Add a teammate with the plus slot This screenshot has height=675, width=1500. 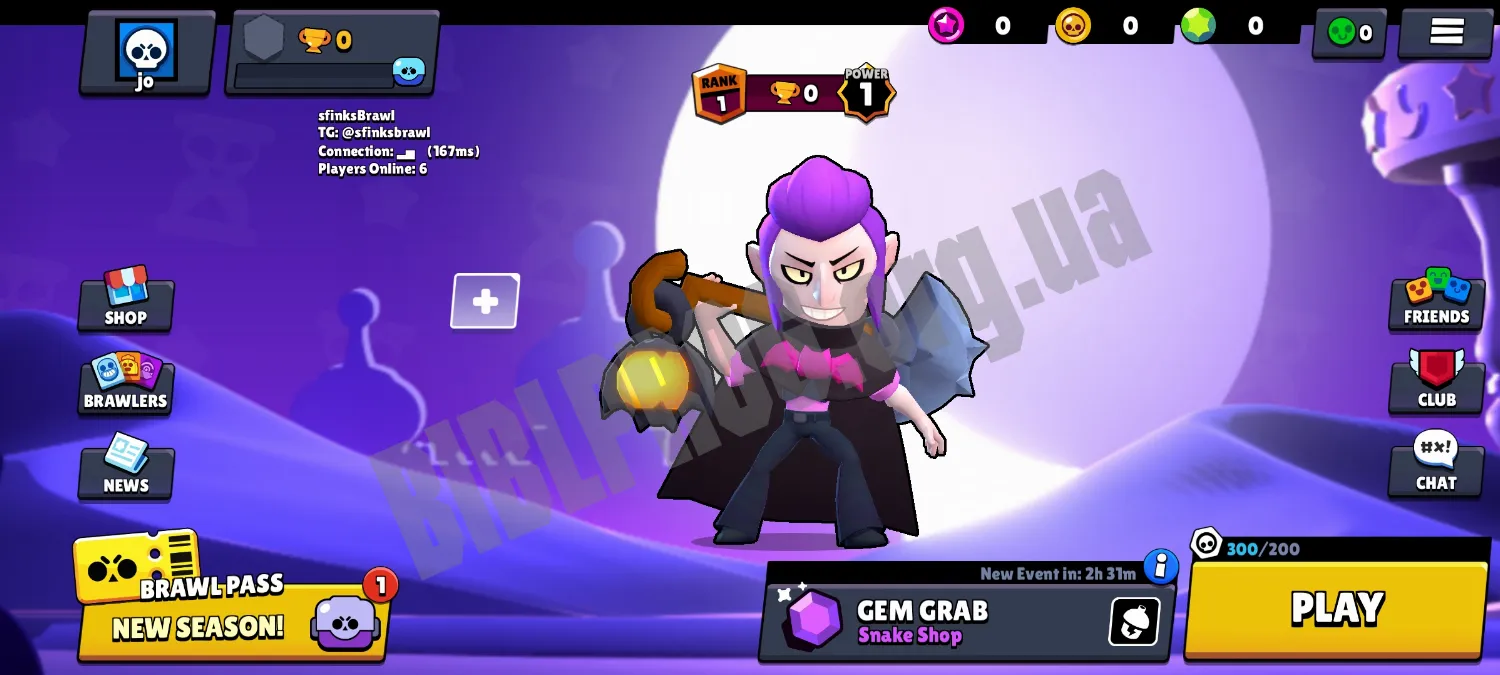click(x=485, y=301)
